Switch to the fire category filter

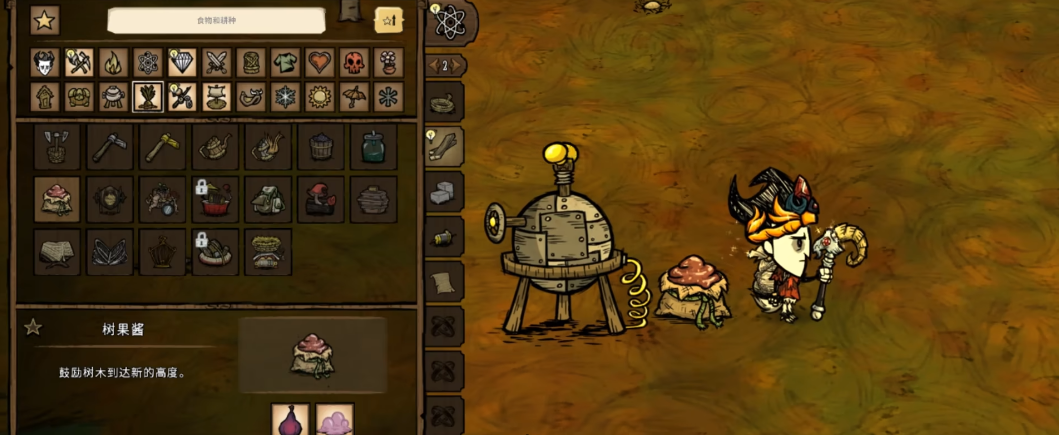pos(113,63)
